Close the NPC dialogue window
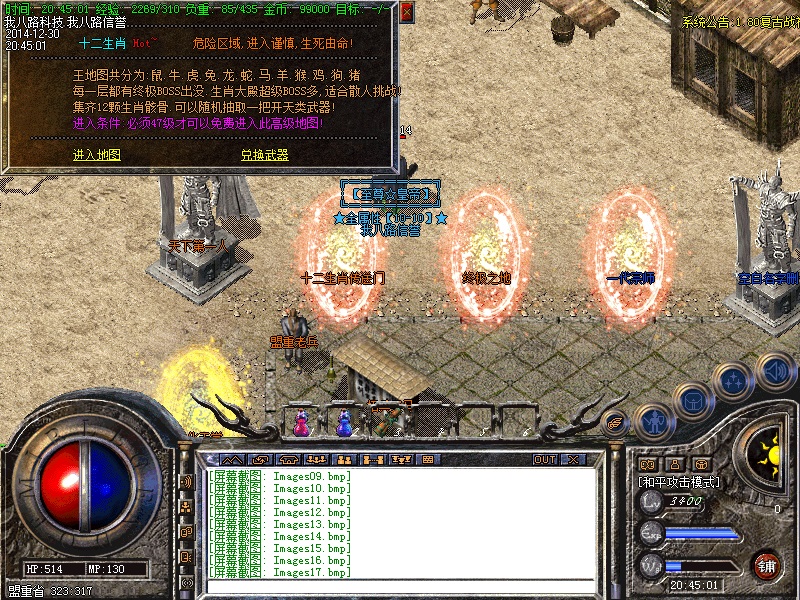The image size is (800, 600). click(x=406, y=13)
